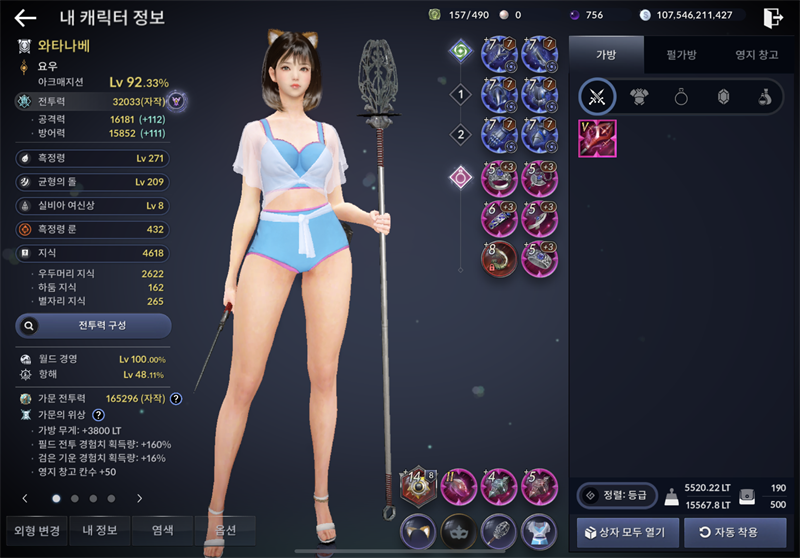800x558 pixels.
Task: Filter the bag by armor icon
Action: [637, 97]
